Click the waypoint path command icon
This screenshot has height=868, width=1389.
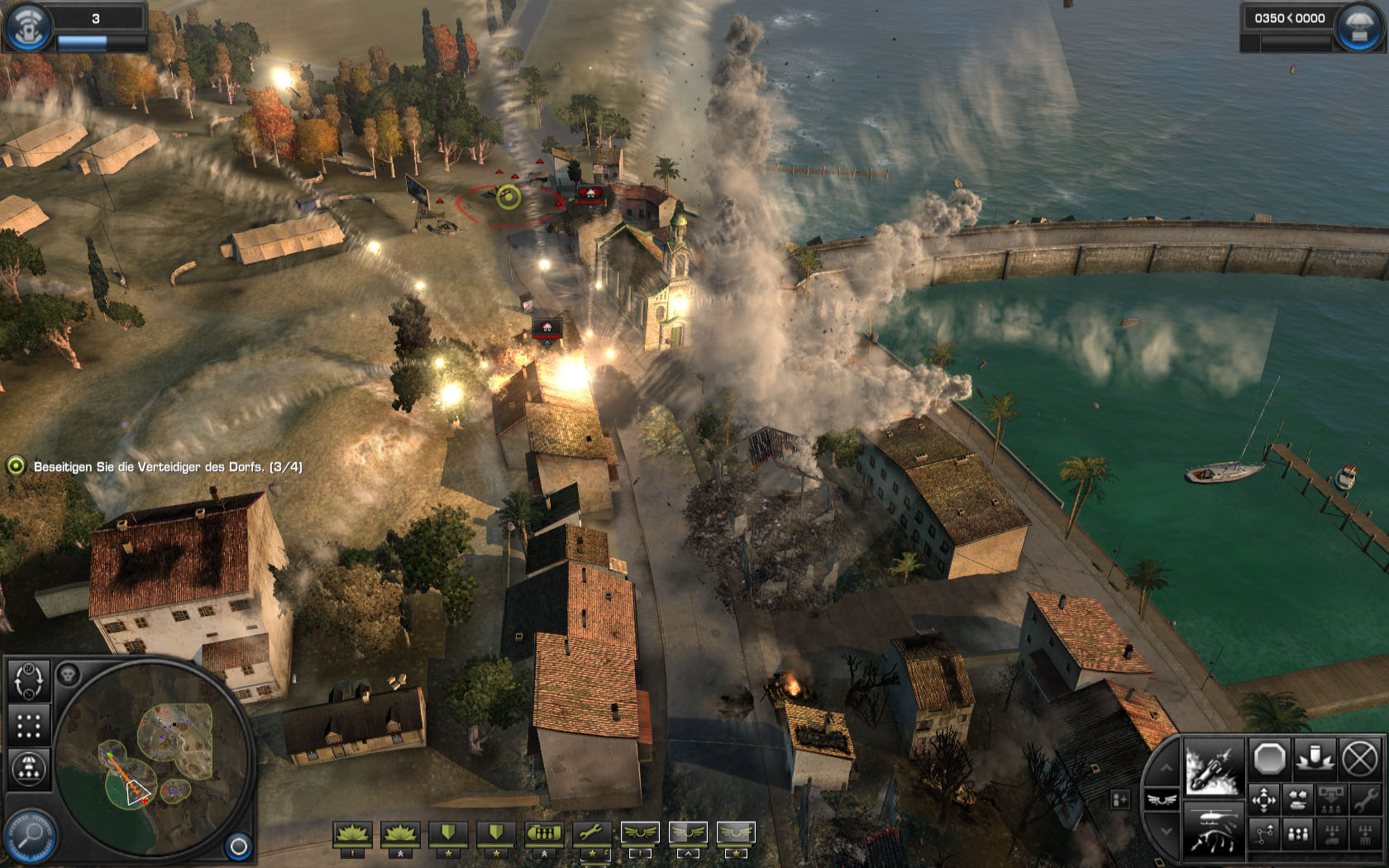[x=1264, y=834]
